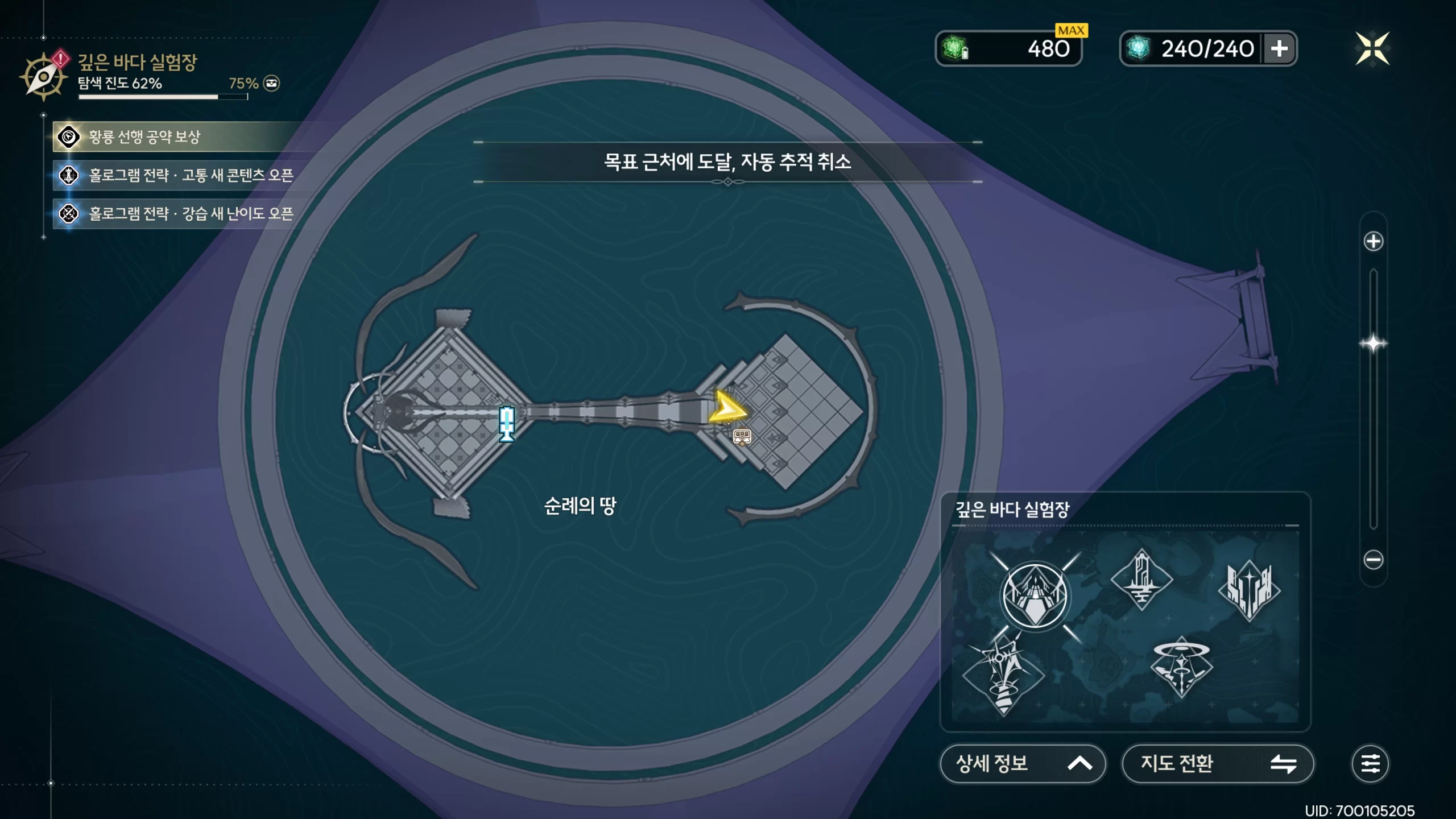Viewport: 1456px width, 819px height.
Task: Zoom out the map with minus button
Action: coord(1373,560)
